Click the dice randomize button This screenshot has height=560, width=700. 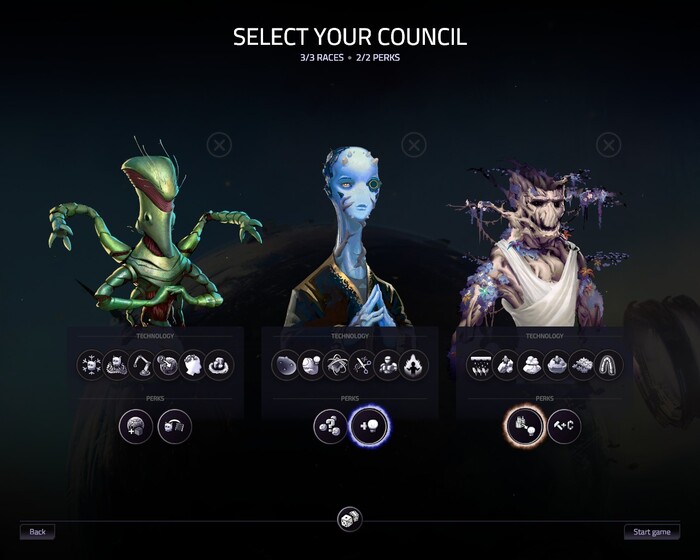pyautogui.click(x=349, y=520)
